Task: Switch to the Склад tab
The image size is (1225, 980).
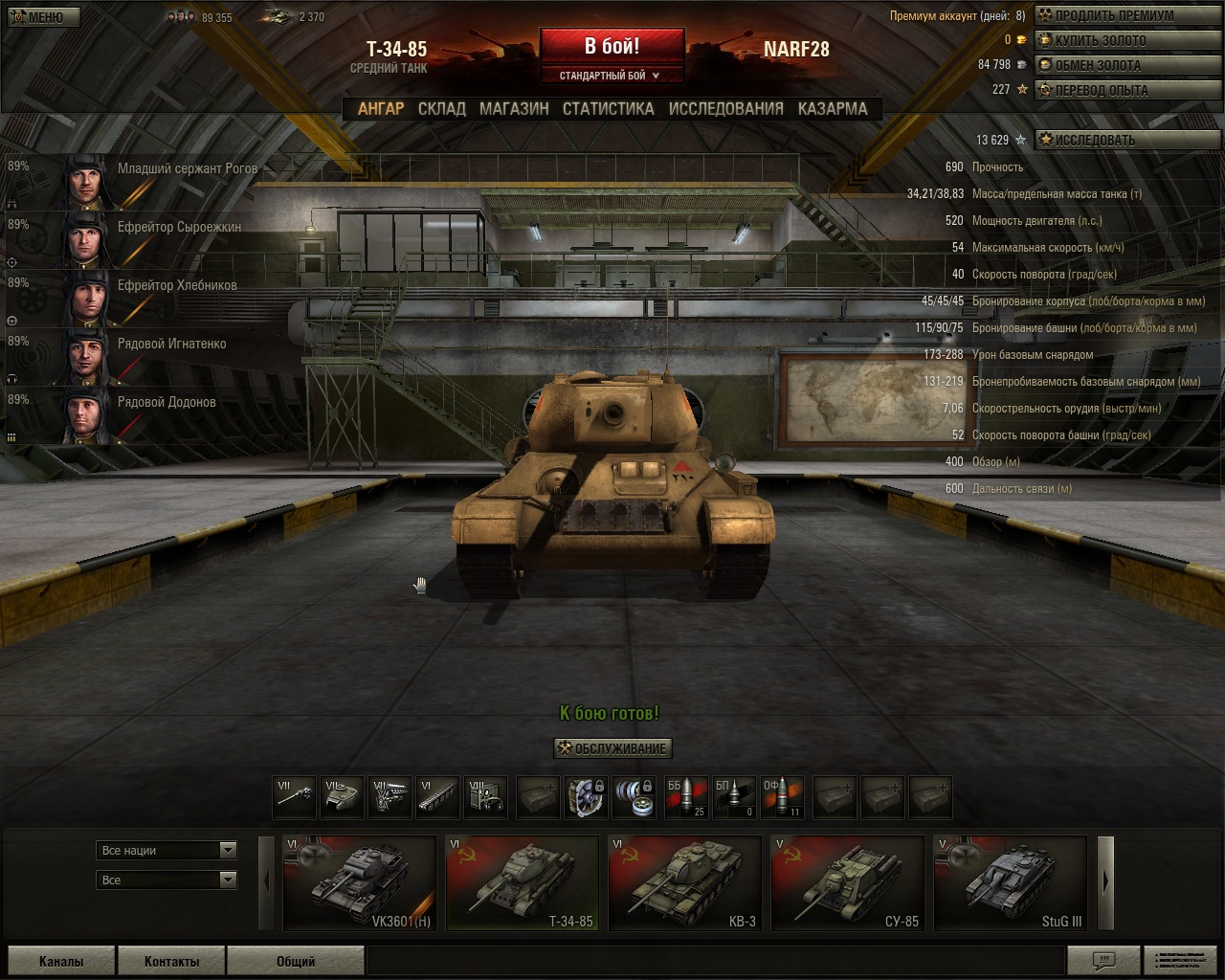Action: (x=441, y=109)
